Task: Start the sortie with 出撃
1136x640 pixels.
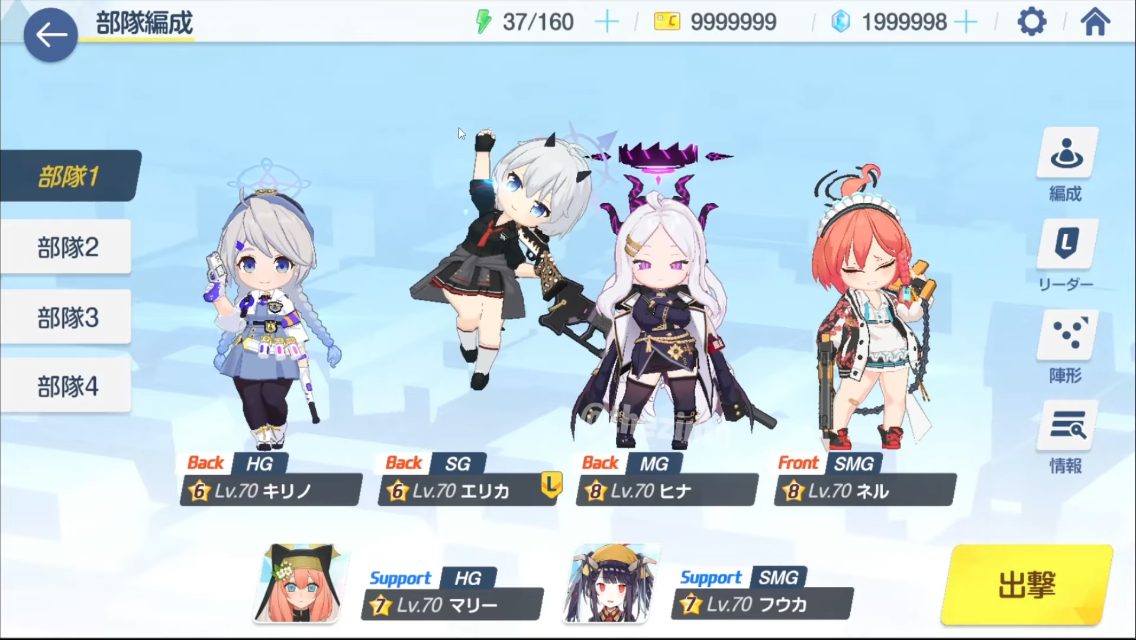Action: (1026, 584)
